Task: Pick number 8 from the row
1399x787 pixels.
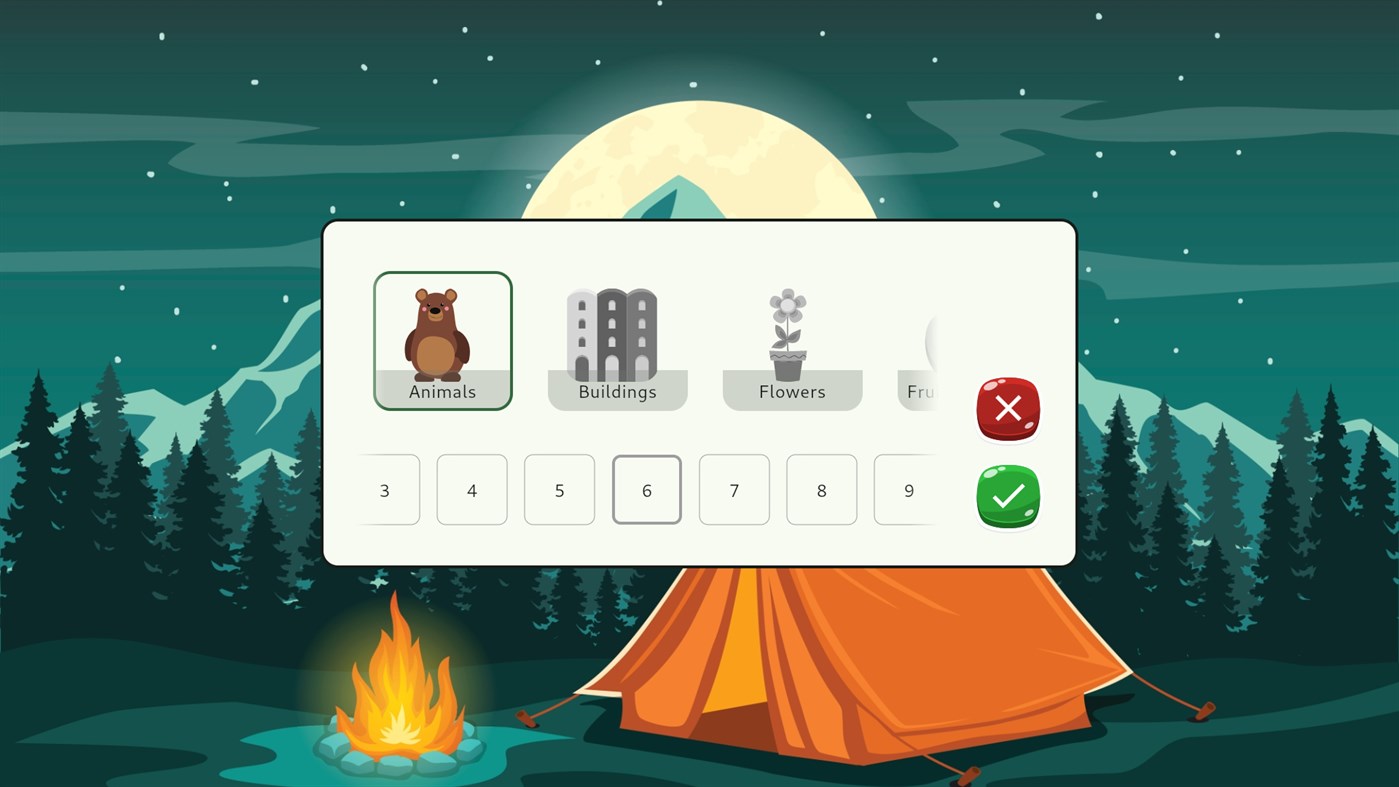Action: [x=821, y=490]
